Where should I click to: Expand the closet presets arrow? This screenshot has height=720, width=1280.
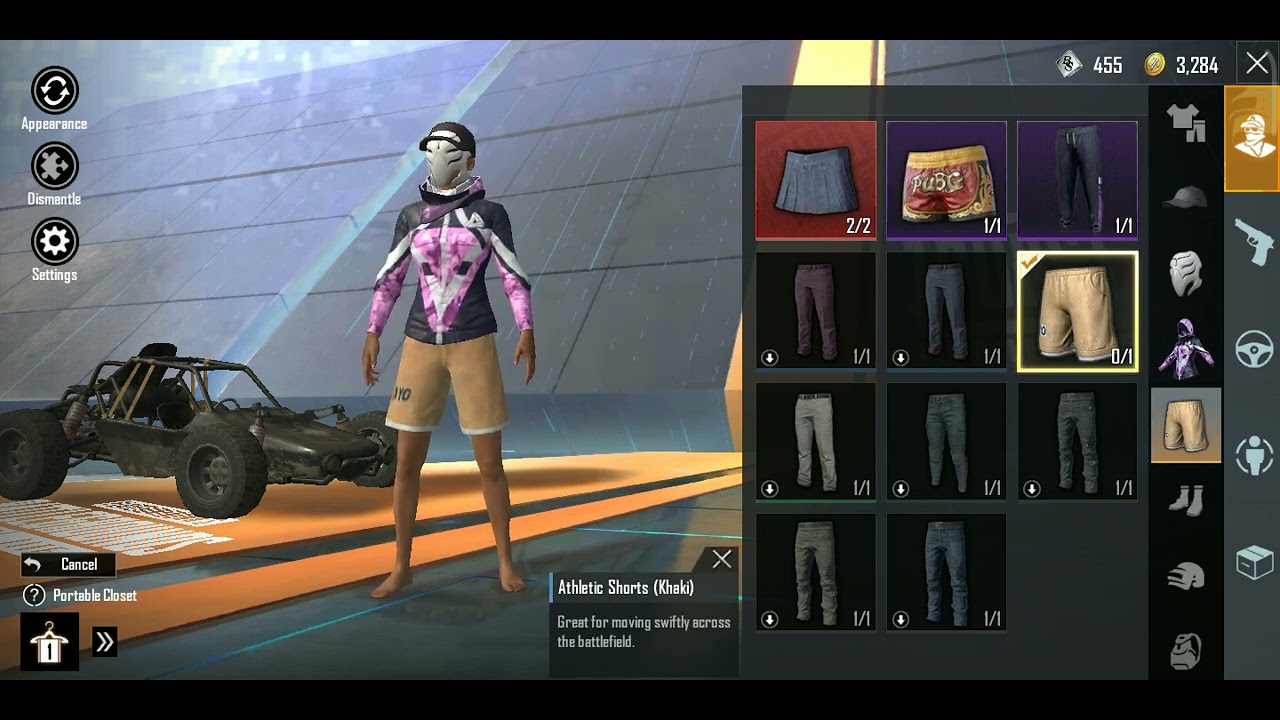tap(105, 642)
